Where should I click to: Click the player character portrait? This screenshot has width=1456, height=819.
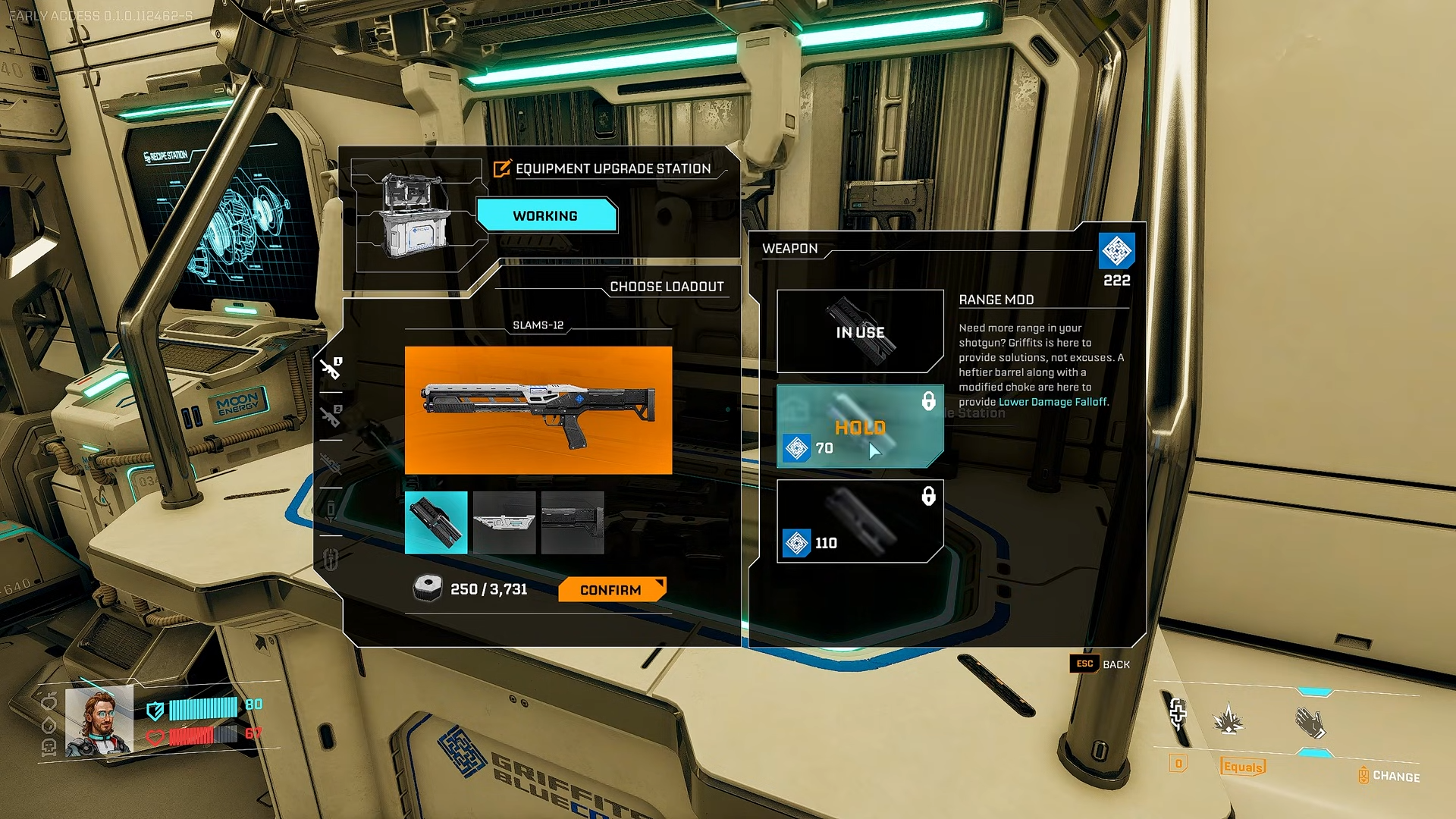(99, 721)
